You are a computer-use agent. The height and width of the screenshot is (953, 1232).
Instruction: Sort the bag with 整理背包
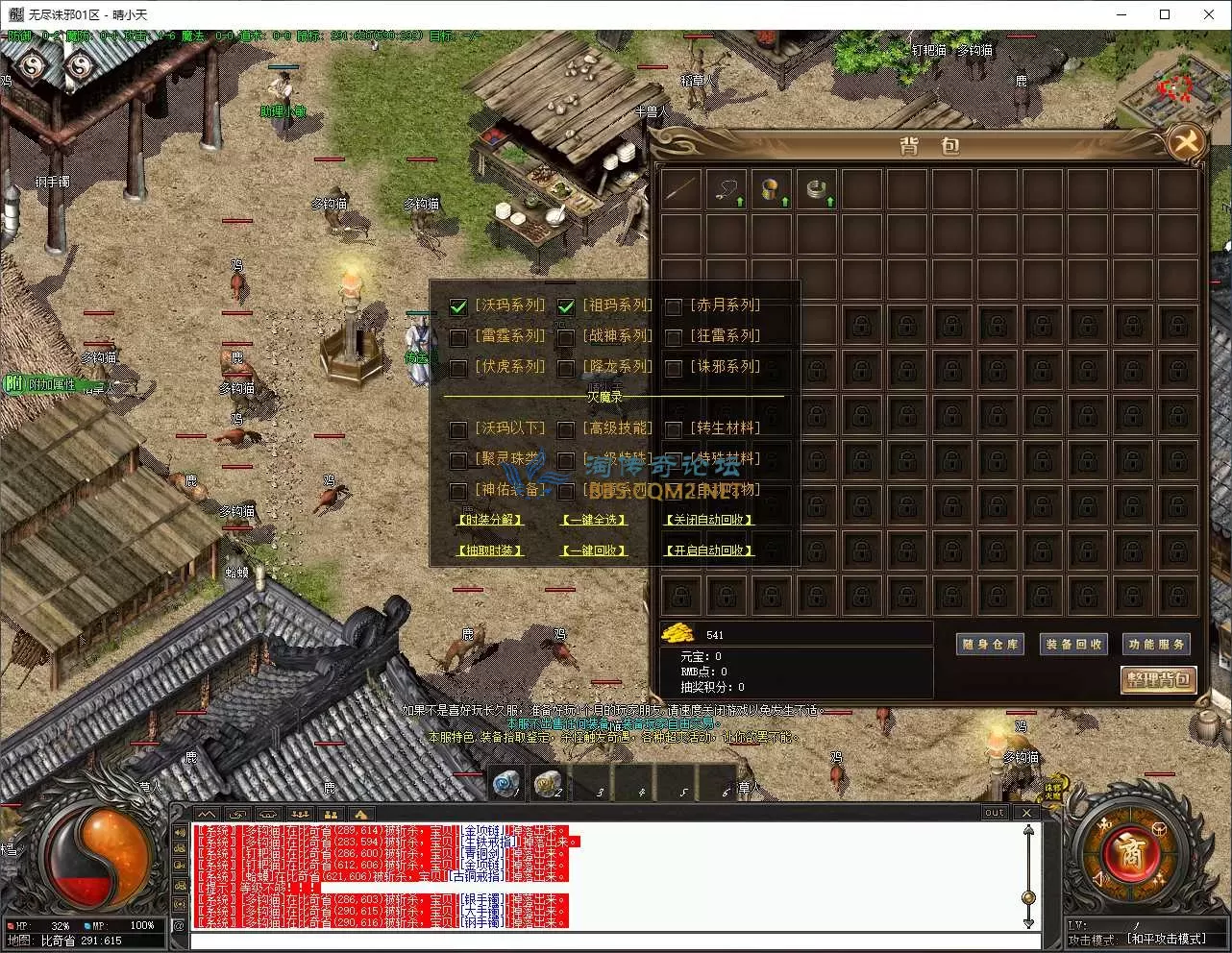point(1158,679)
